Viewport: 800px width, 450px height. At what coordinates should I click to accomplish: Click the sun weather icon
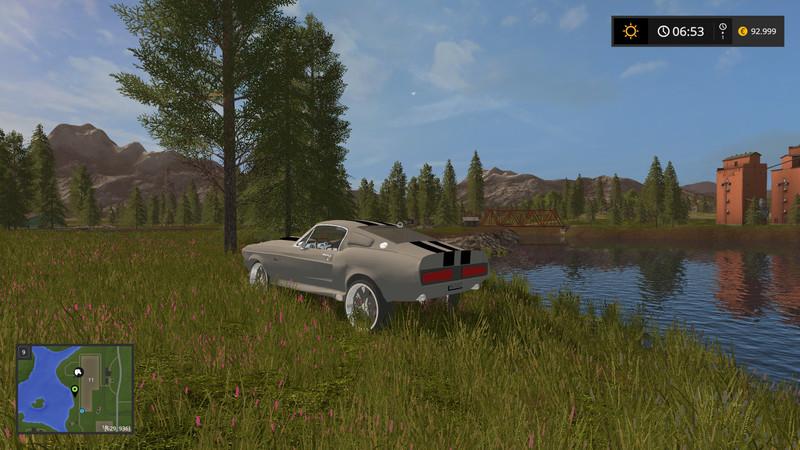(630, 31)
